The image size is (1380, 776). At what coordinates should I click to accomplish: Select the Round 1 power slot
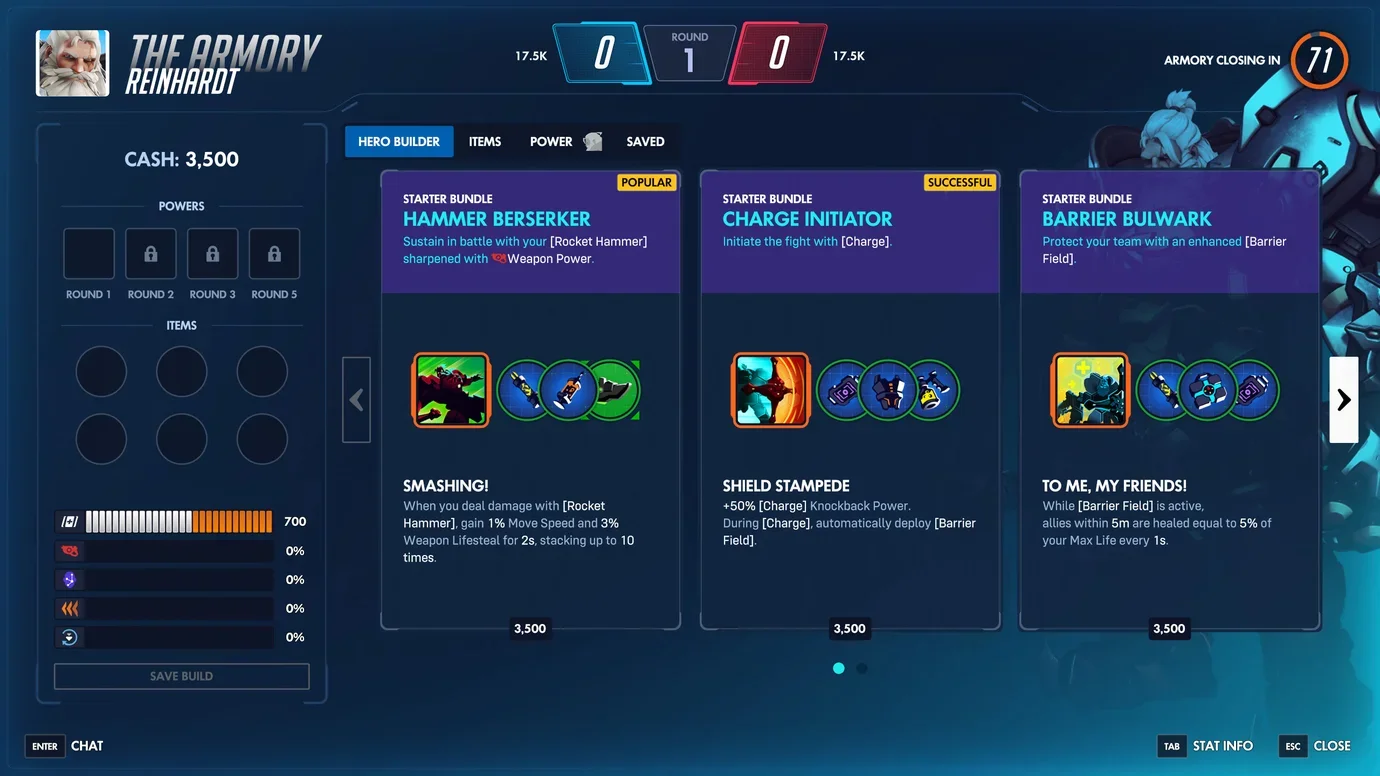point(88,253)
